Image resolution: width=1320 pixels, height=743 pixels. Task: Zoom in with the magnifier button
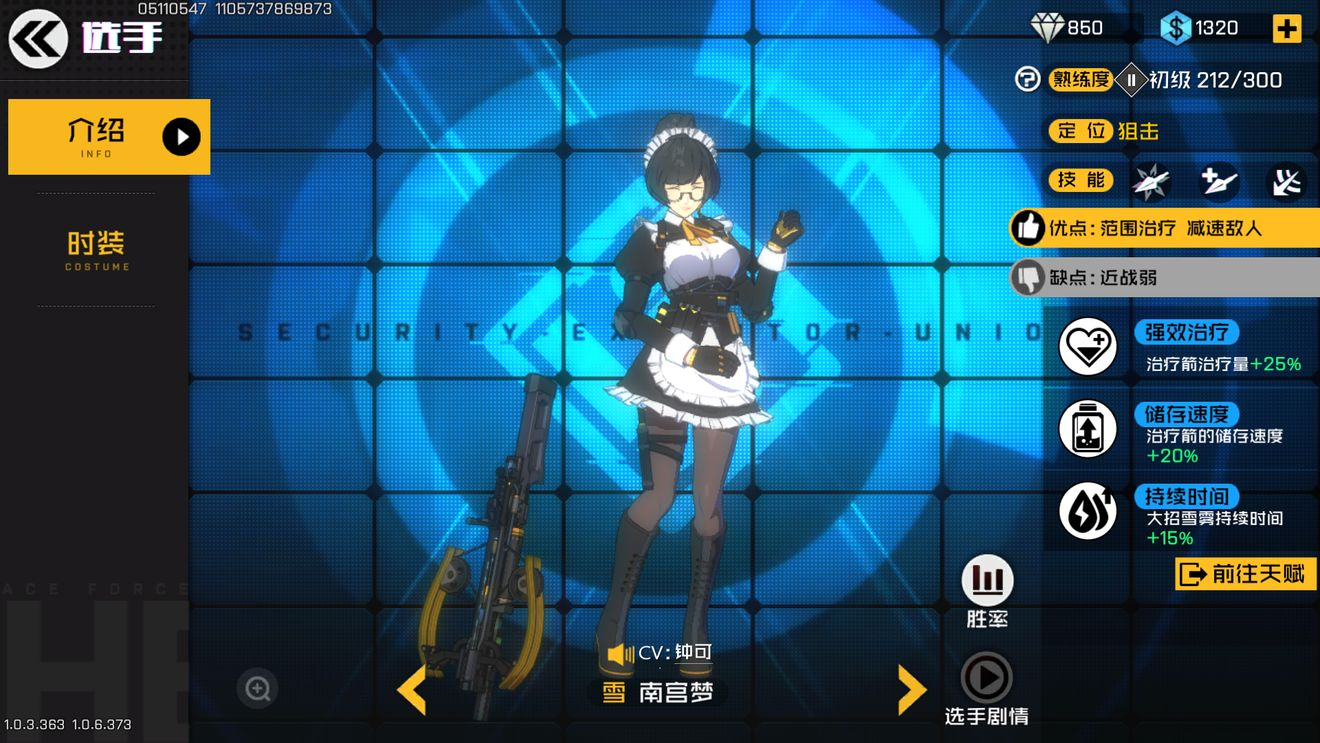coord(258,688)
